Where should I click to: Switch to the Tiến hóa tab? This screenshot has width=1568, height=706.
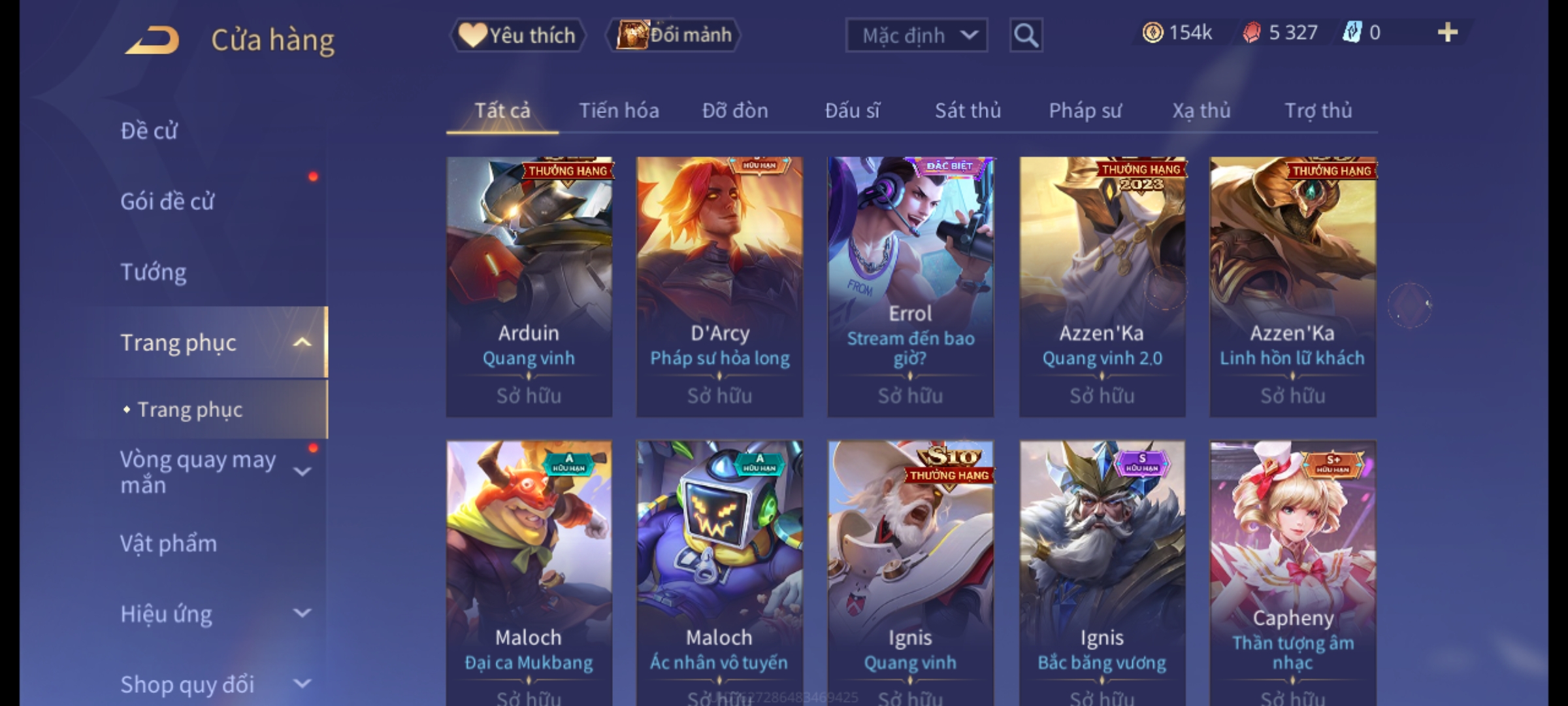pos(619,110)
